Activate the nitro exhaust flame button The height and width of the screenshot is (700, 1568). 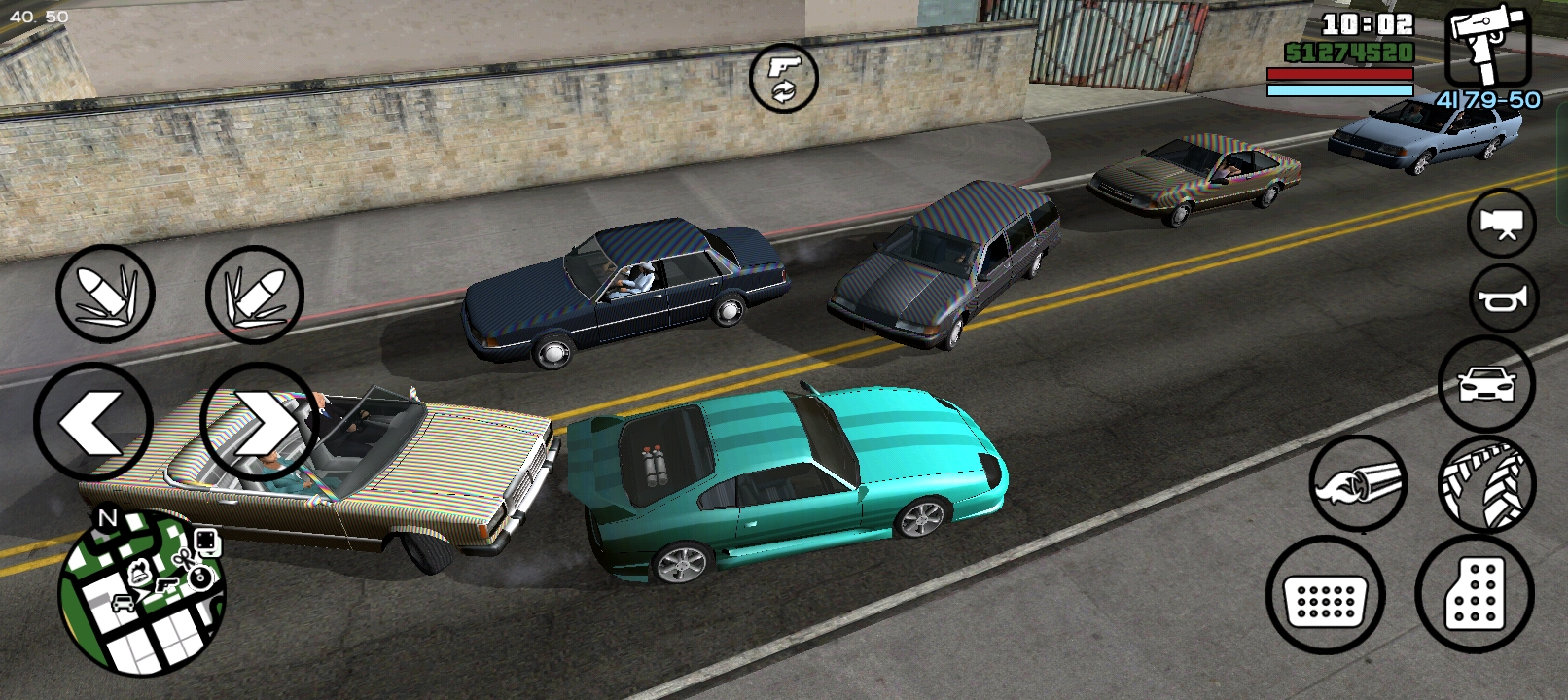1359,483
